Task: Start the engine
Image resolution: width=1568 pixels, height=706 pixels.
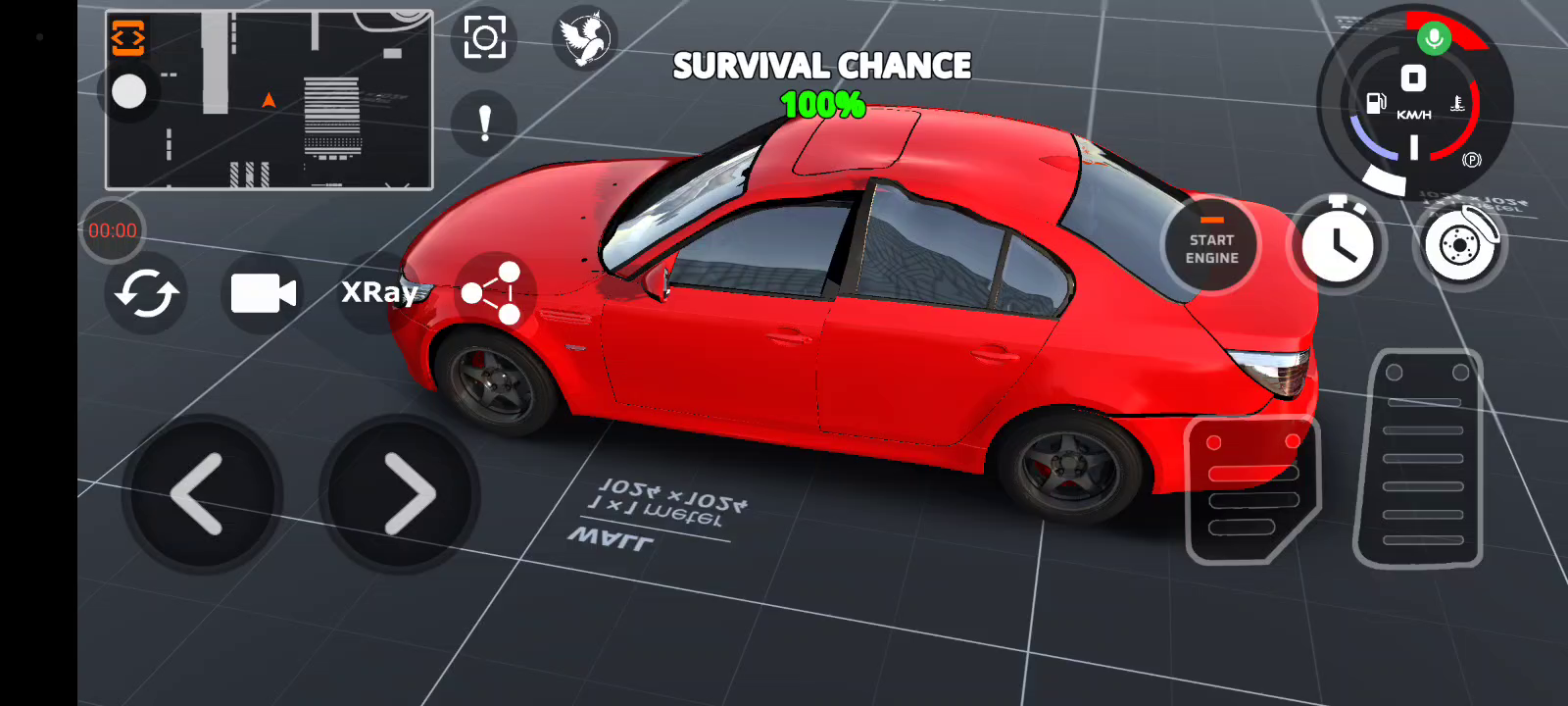Action: coord(1212,246)
